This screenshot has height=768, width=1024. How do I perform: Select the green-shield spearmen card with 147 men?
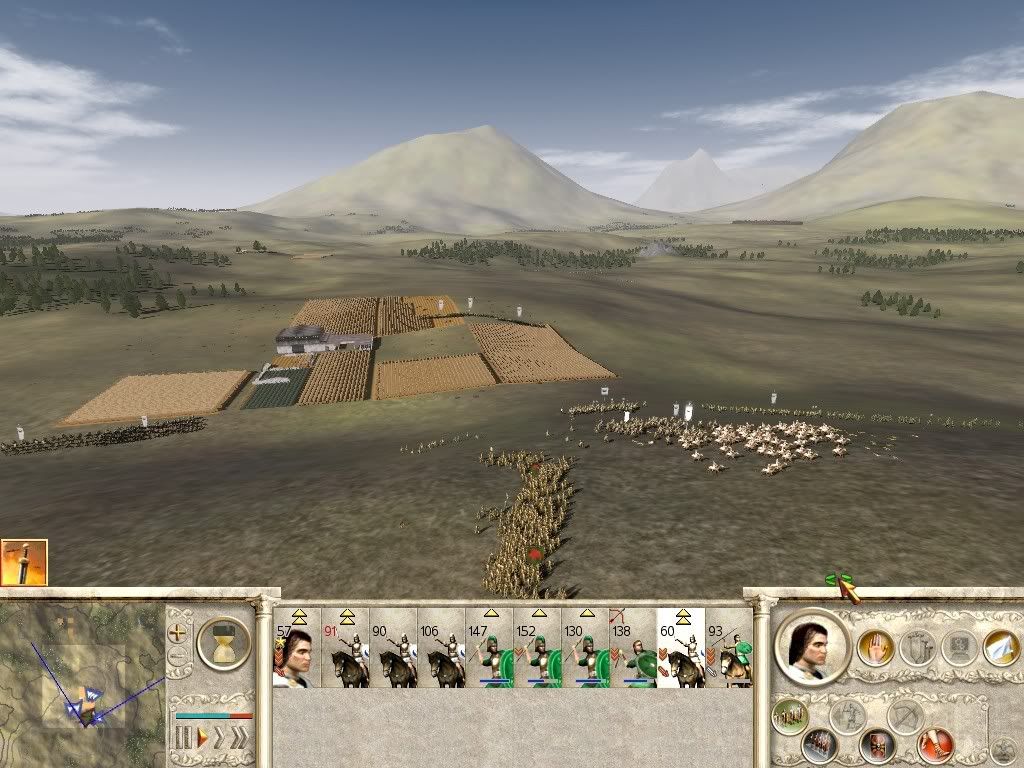point(489,648)
